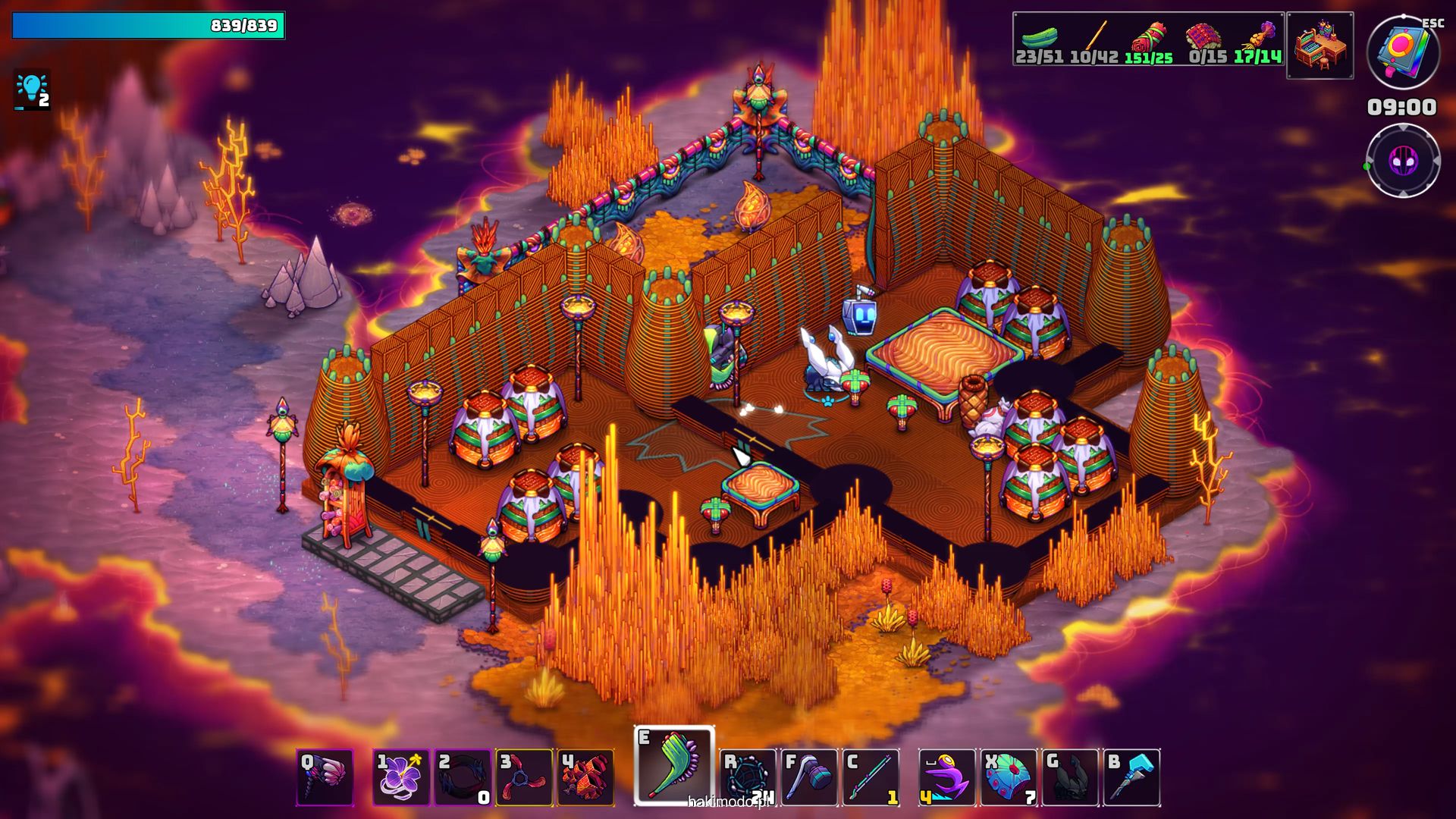This screenshot has height=819, width=1456.
Task: Select the hammer tool in slot F
Action: 809,777
